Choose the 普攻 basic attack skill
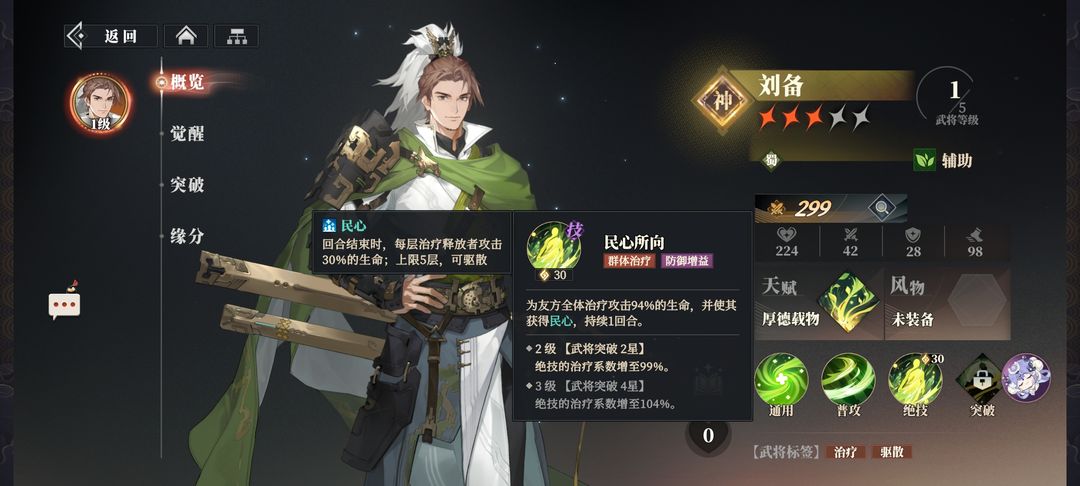Screen dimensions: 1080x486 848,380
